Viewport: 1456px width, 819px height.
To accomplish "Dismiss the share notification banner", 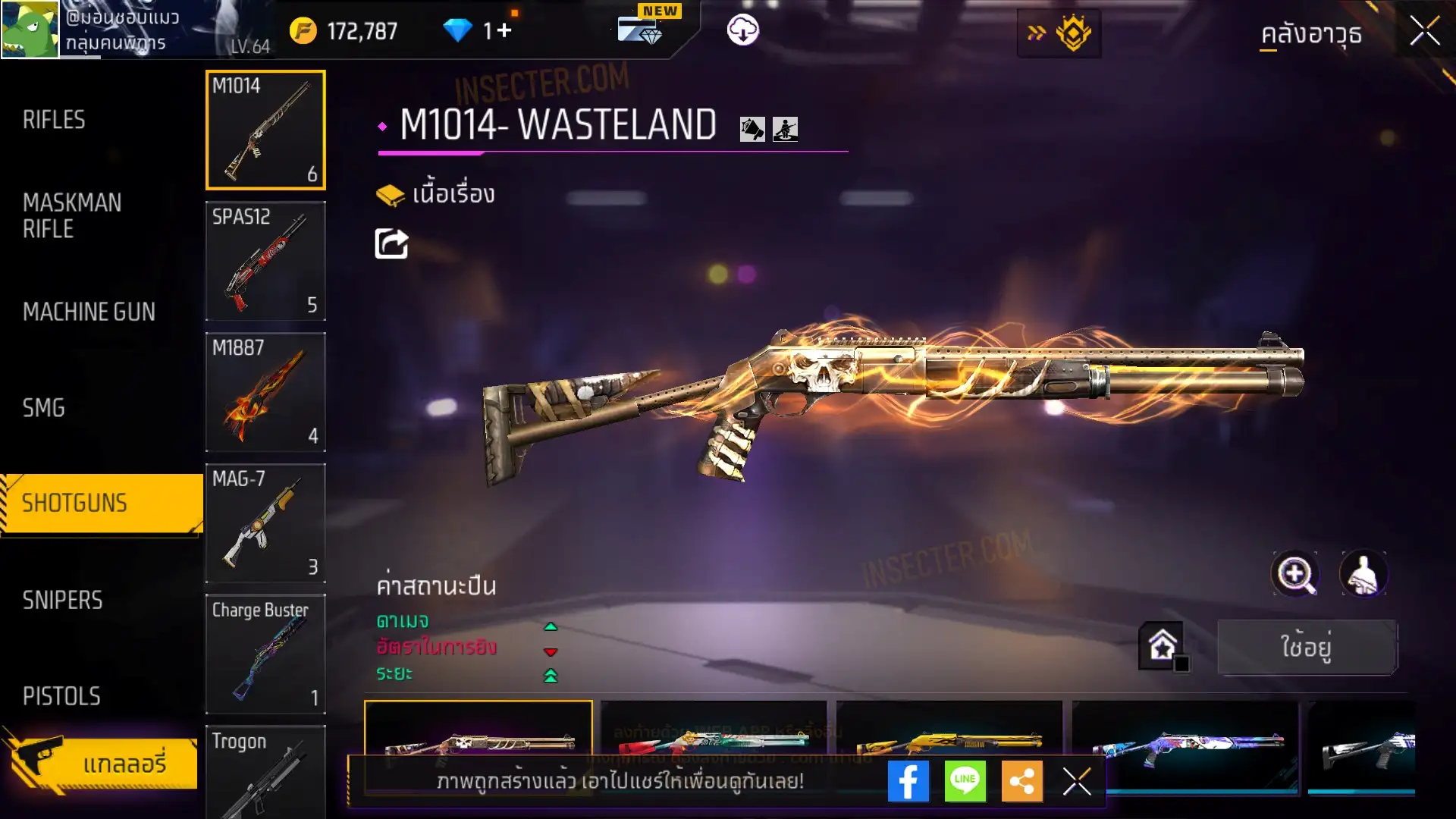I will coord(1077,781).
